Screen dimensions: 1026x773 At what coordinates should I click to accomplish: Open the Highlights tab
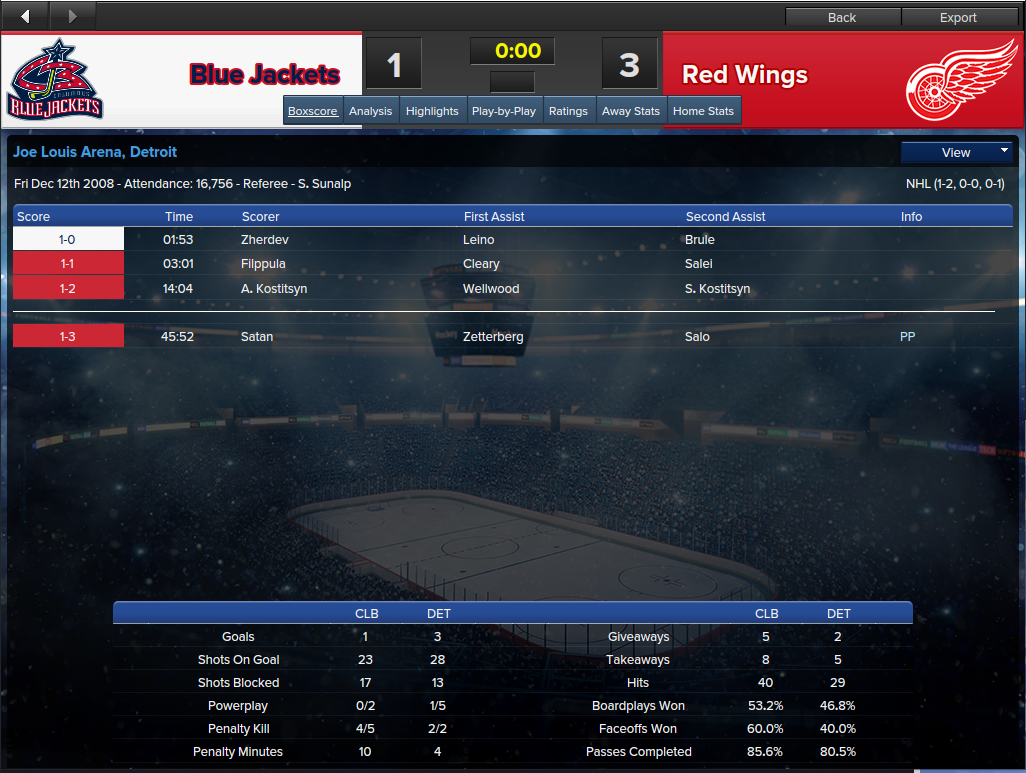432,111
